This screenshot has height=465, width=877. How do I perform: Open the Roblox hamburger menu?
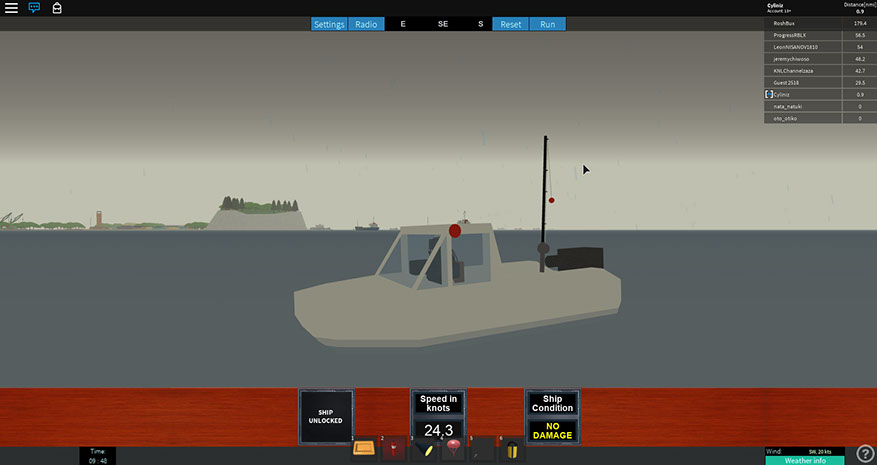[11, 8]
